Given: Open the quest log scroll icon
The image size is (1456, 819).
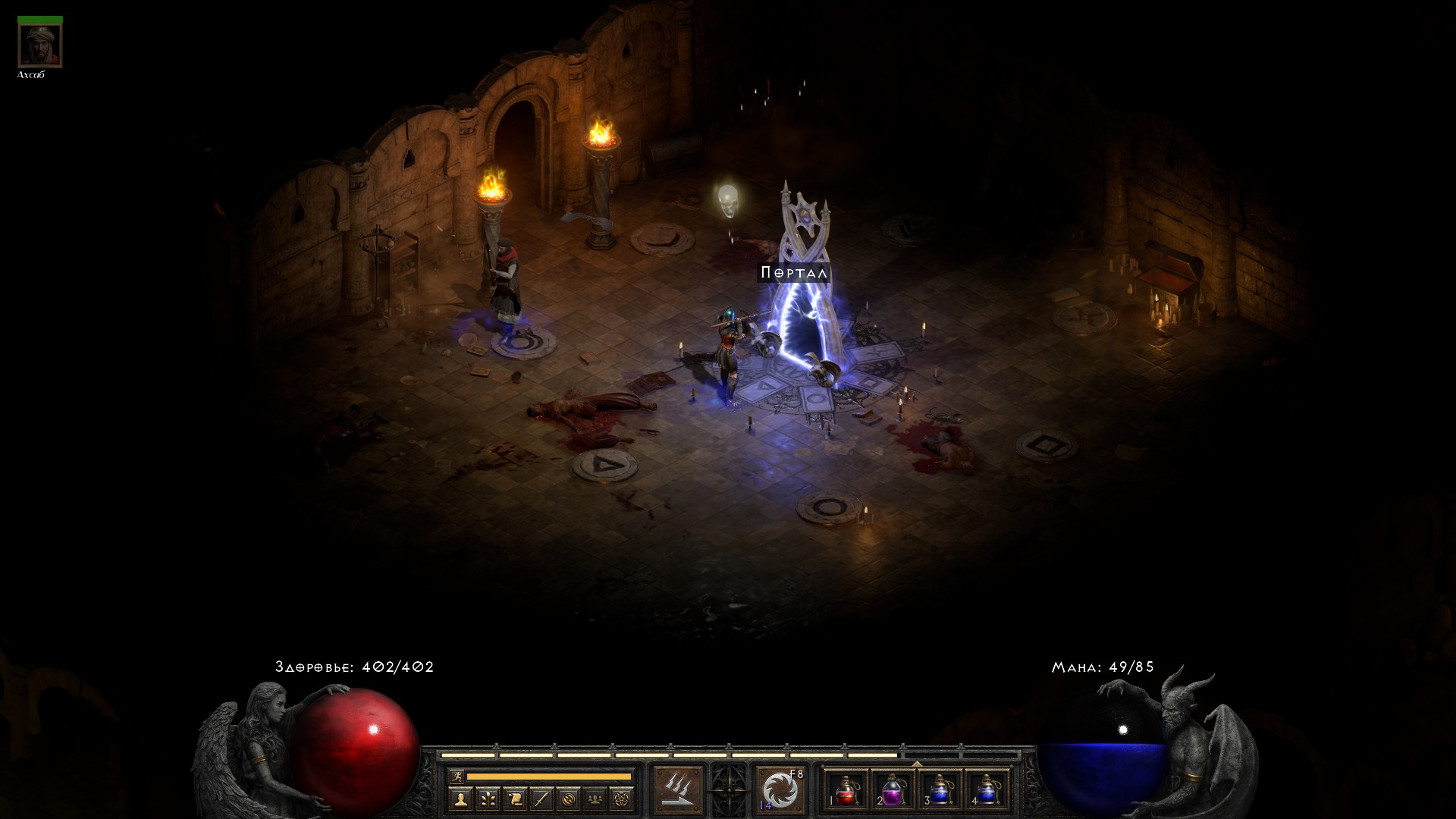Looking at the screenshot, I should (x=515, y=798).
